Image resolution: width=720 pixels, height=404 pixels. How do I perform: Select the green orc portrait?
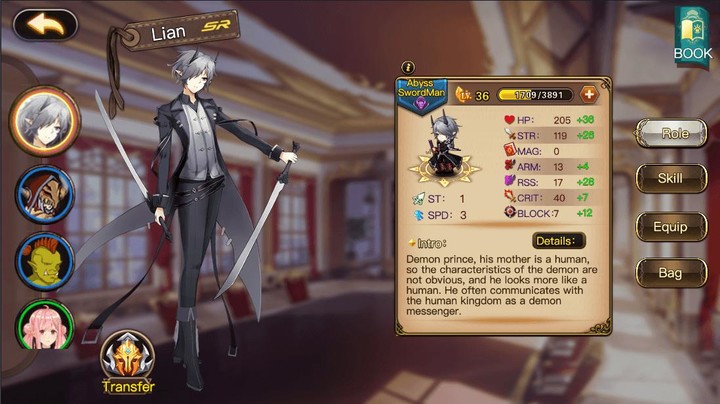click(44, 259)
